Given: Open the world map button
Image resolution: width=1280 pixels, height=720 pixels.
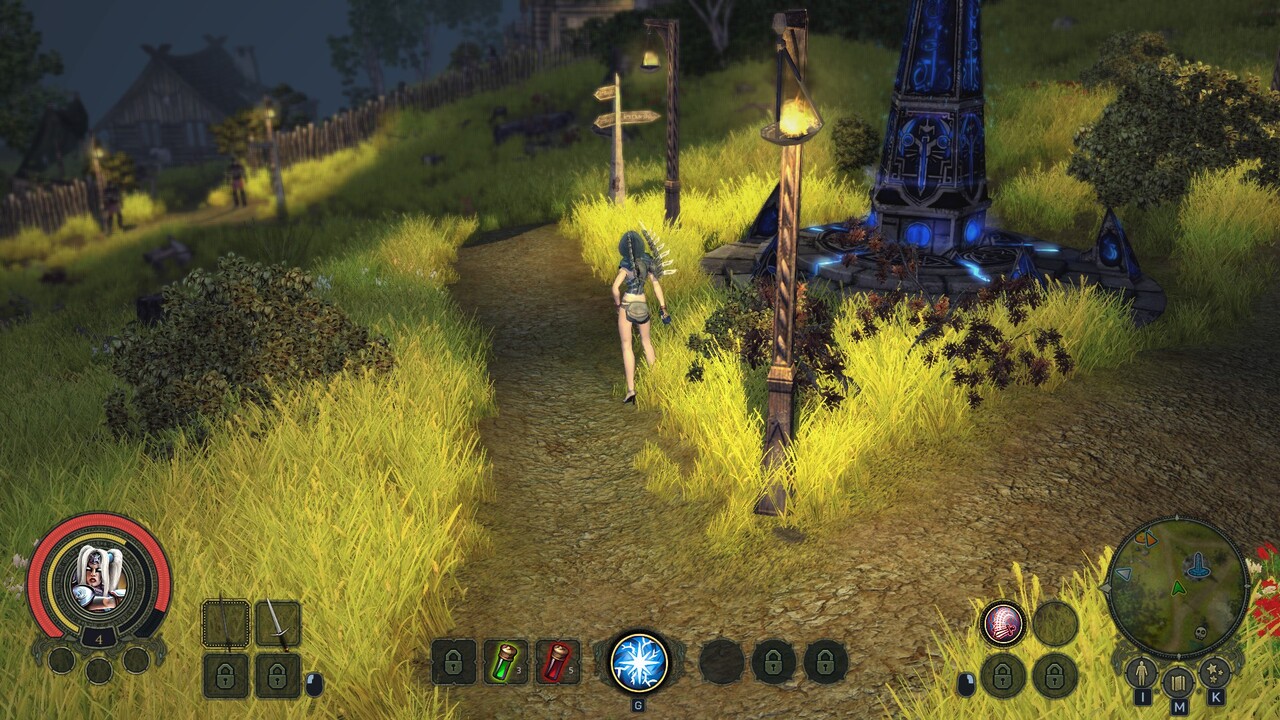Looking at the screenshot, I should 1178,681.
